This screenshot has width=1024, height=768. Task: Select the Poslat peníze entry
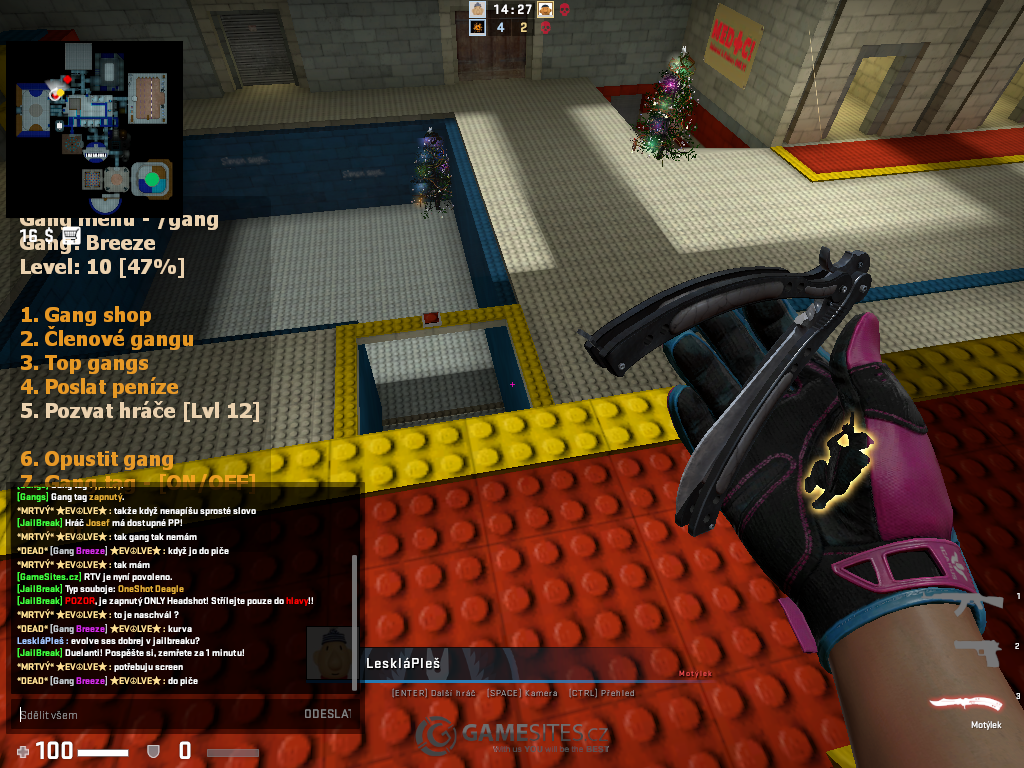pos(99,387)
